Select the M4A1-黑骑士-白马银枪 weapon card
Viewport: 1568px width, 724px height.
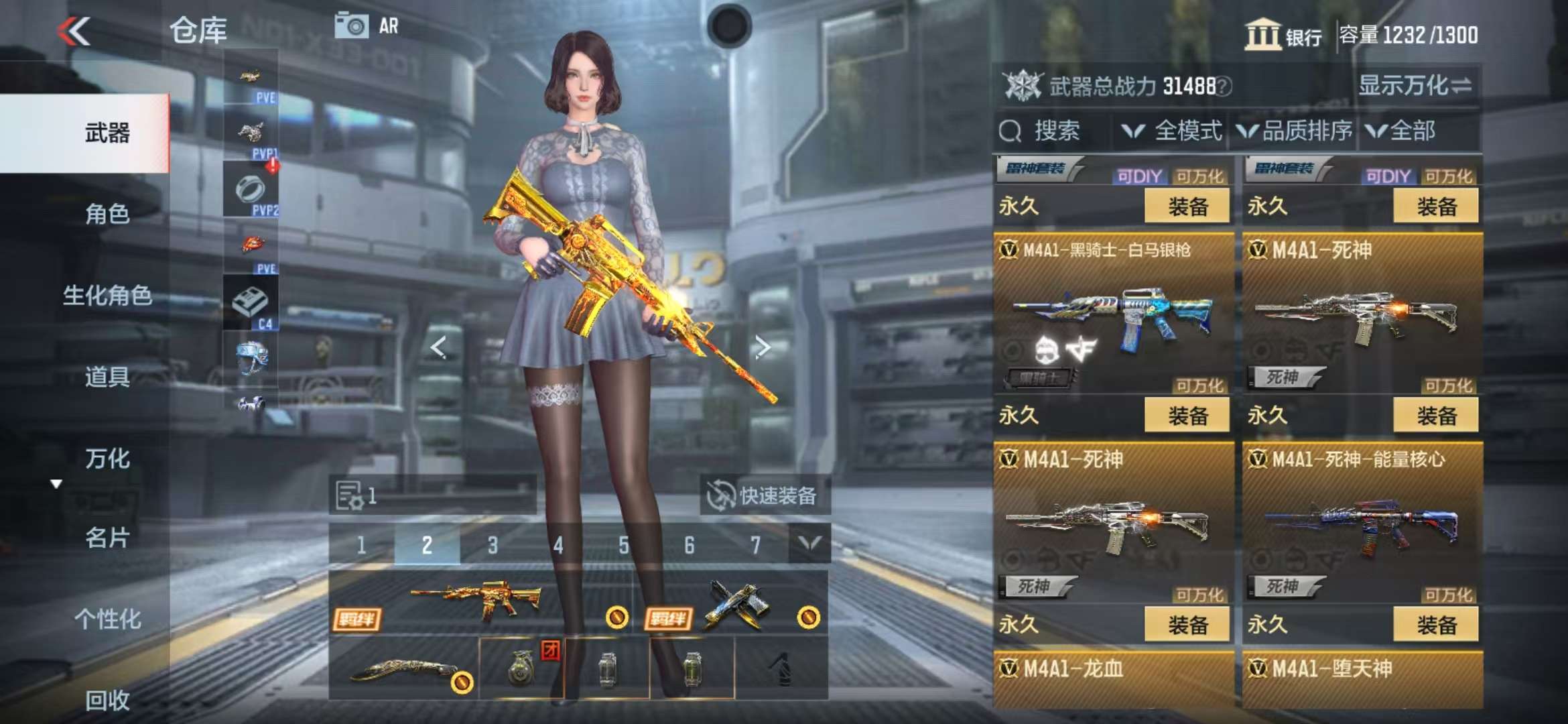tap(1112, 312)
